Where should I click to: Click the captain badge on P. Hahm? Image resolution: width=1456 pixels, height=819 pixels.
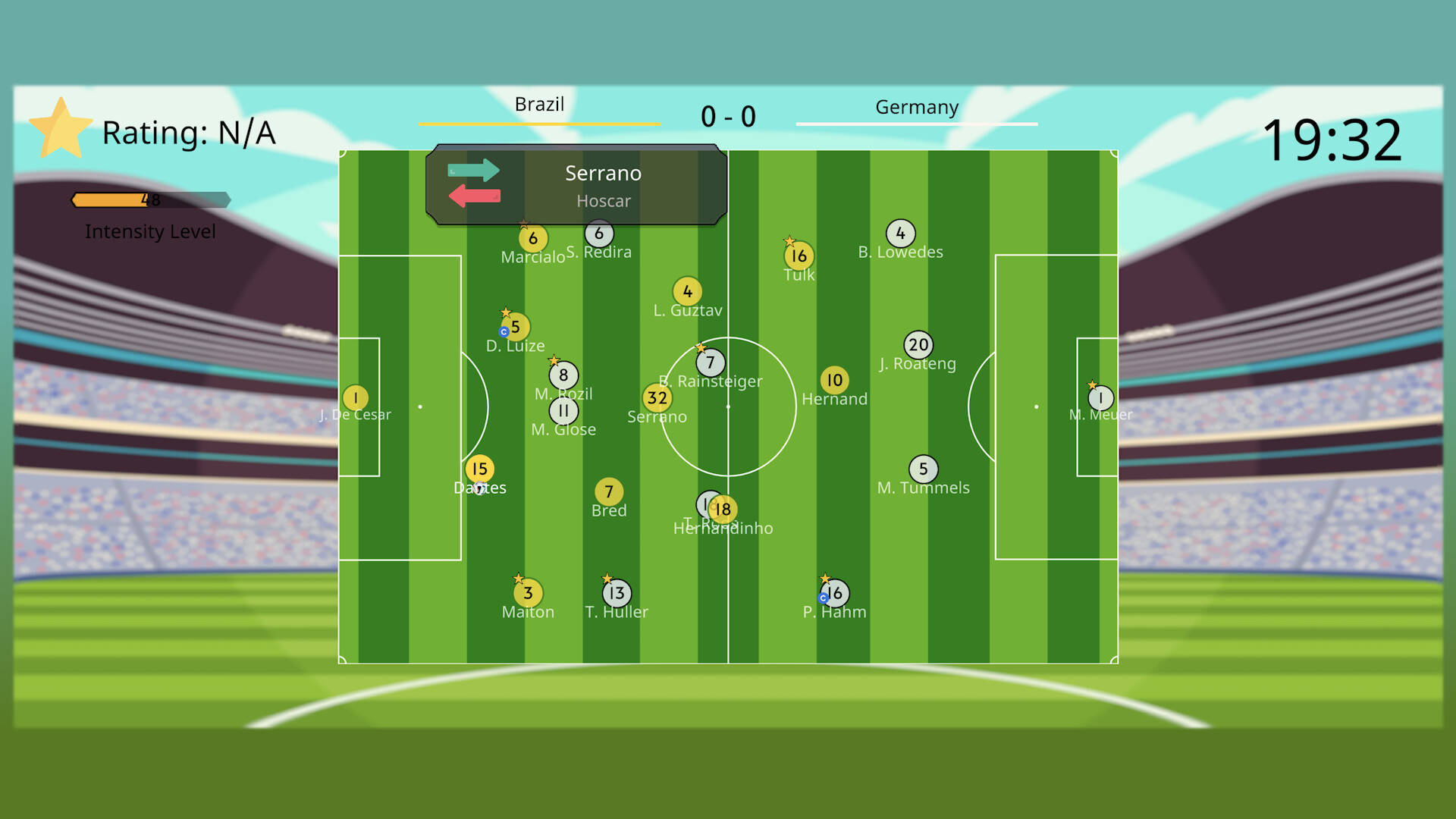click(x=824, y=598)
